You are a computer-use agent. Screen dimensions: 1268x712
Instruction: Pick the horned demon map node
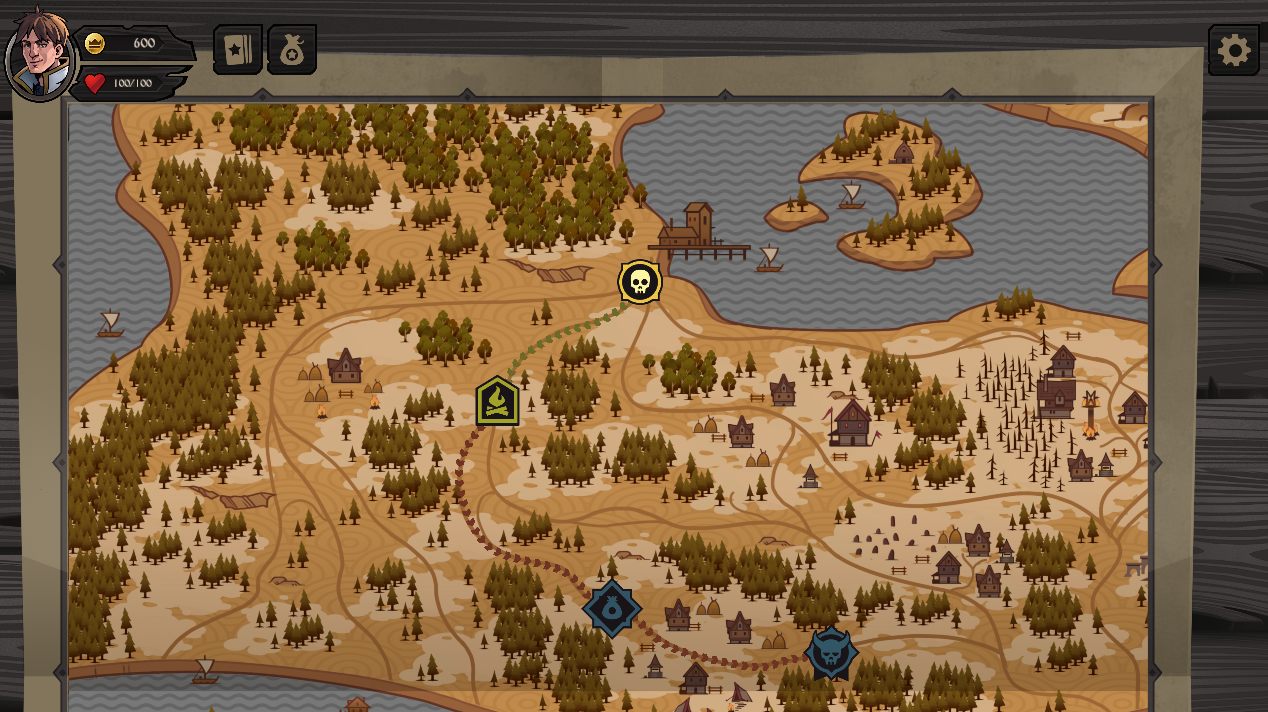[x=830, y=654]
